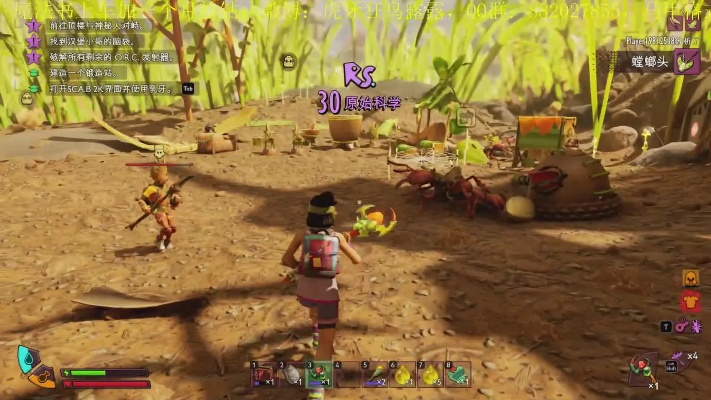Select hotbar slot 1 with the red tool
Screen dimensions: 711x400
pyautogui.click(x=263, y=374)
